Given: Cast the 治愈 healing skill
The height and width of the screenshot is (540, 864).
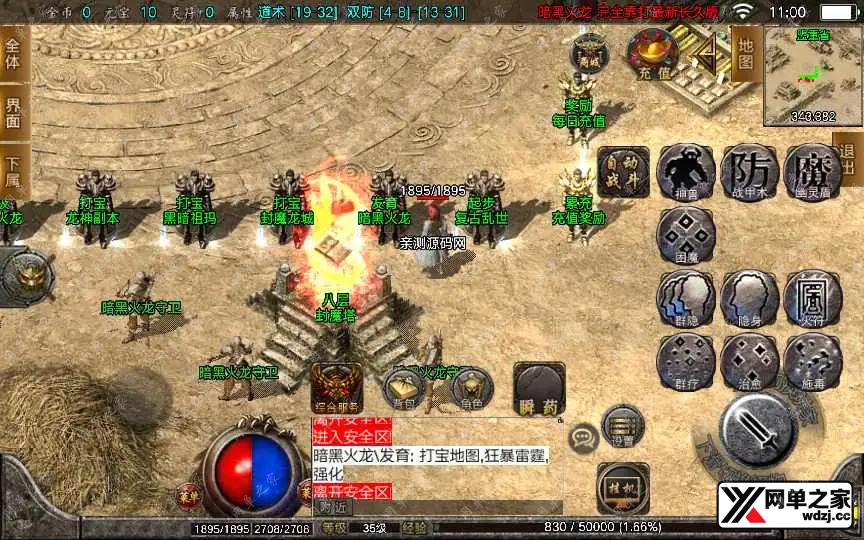Looking at the screenshot, I should click(749, 362).
